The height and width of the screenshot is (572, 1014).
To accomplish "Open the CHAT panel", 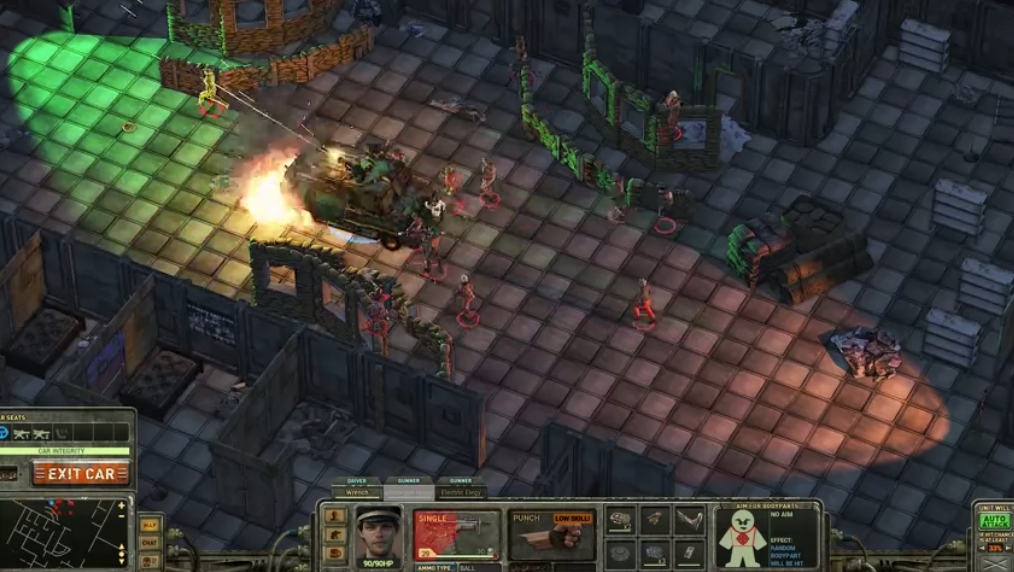I will [149, 542].
